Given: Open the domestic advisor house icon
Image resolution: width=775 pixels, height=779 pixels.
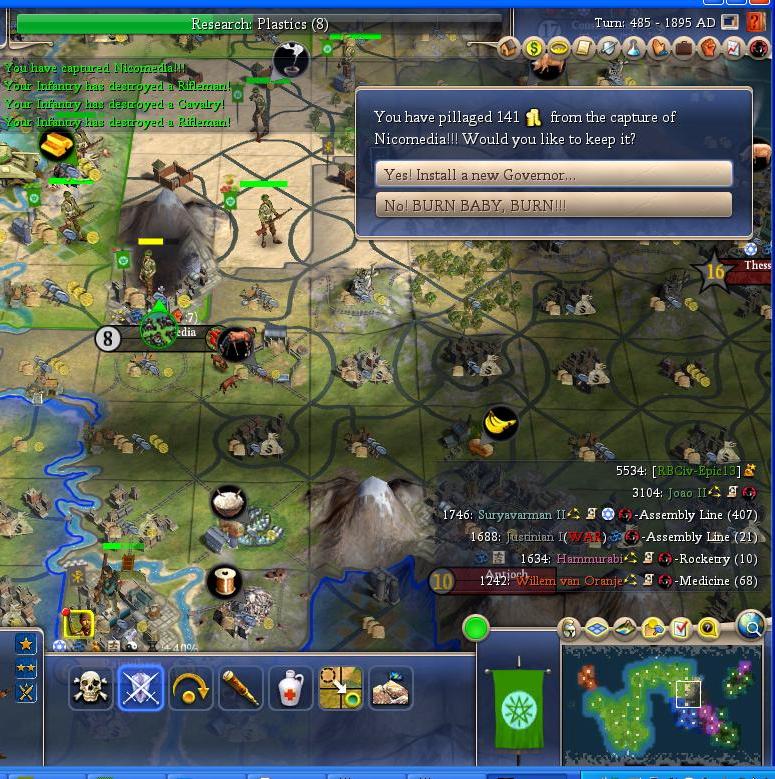Looking at the screenshot, I should [509, 47].
